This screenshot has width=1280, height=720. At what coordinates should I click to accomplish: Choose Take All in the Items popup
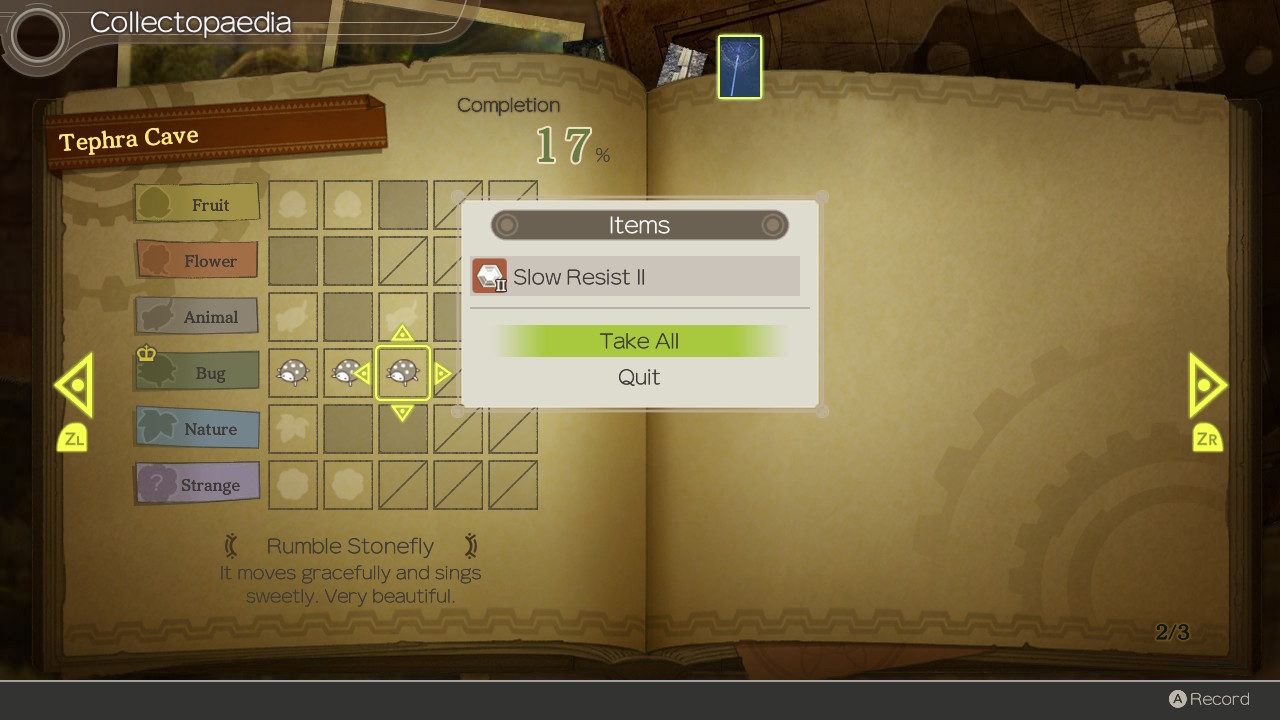click(x=639, y=341)
